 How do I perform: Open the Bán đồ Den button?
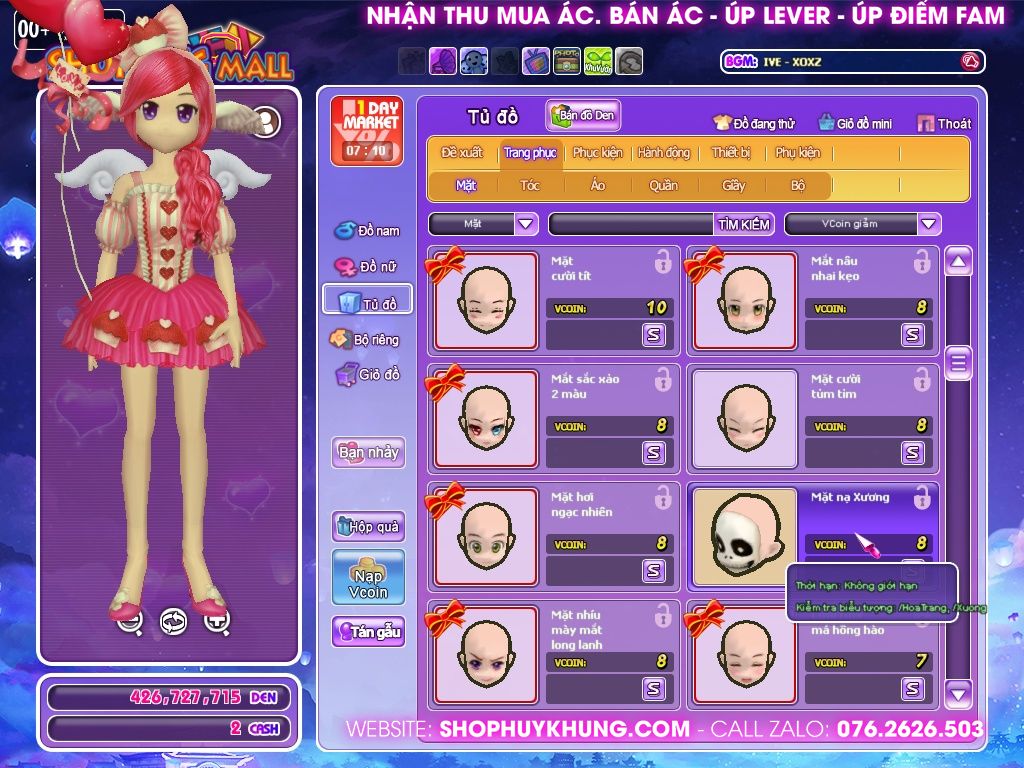(x=584, y=116)
